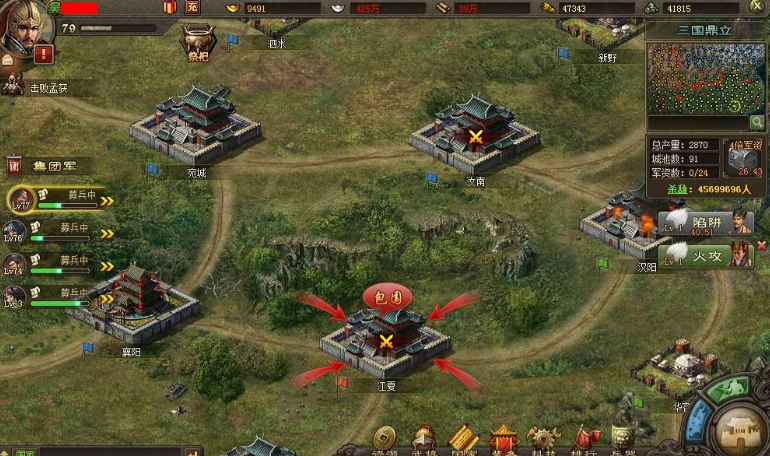Open the gold coin resources menu
This screenshot has width=770, height=456.
point(384,439)
